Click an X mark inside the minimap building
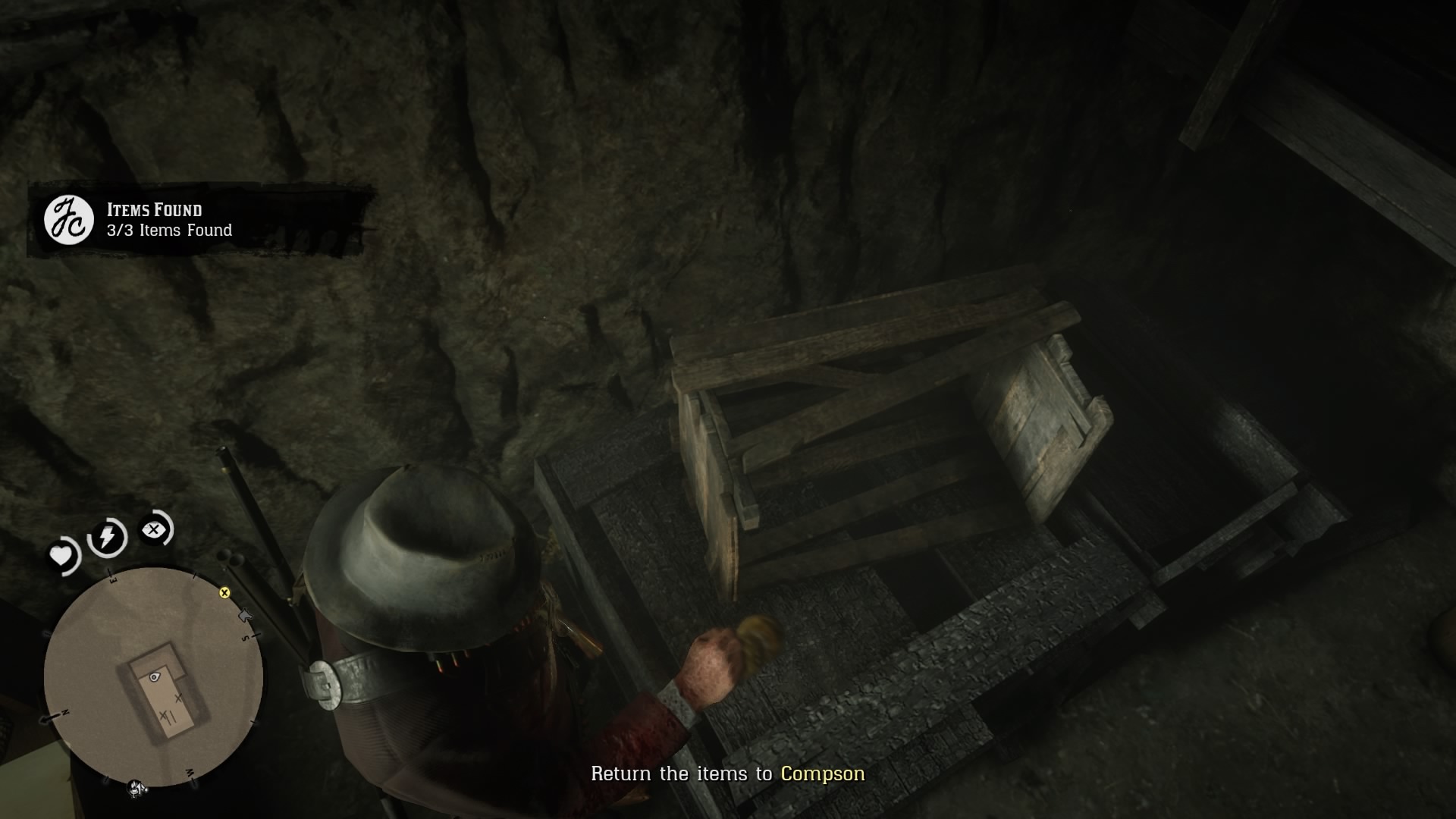This screenshot has width=1456, height=819. (177, 698)
